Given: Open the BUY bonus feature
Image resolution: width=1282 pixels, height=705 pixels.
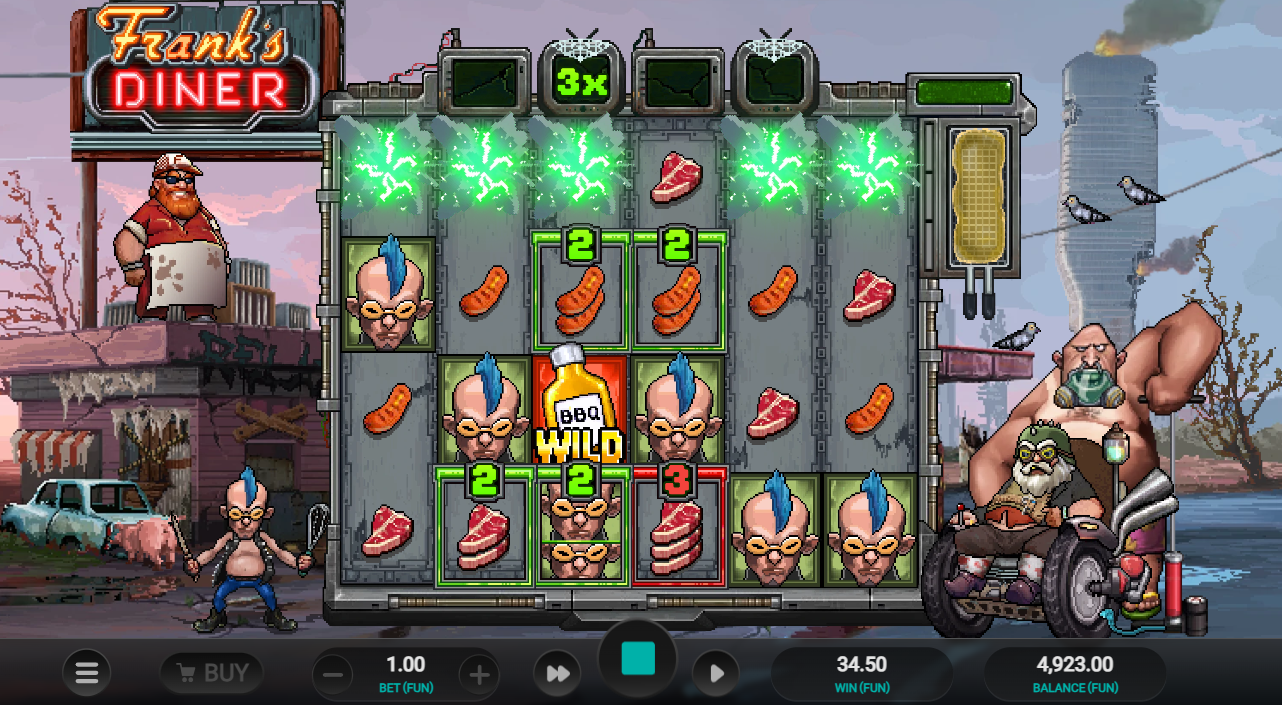Looking at the screenshot, I should click(x=212, y=673).
